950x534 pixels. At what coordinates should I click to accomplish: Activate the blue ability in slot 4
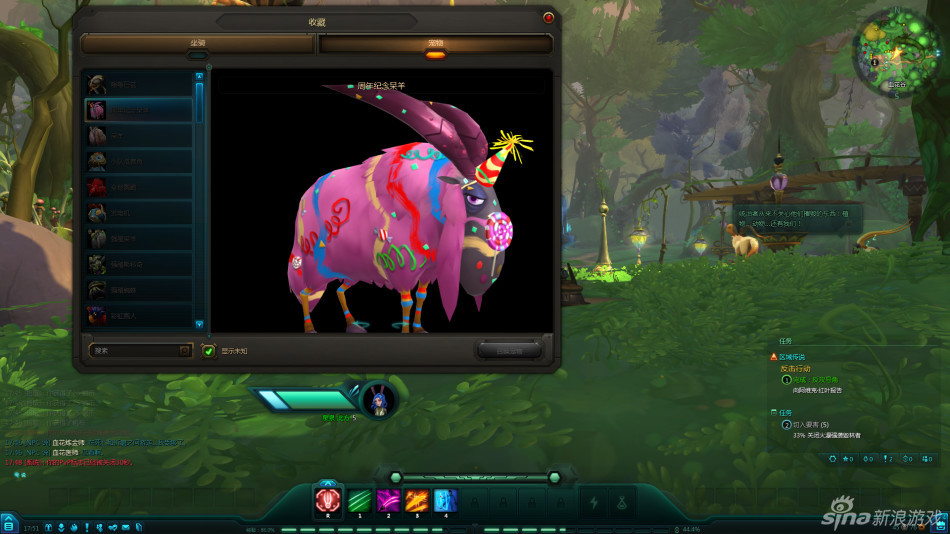click(x=446, y=500)
